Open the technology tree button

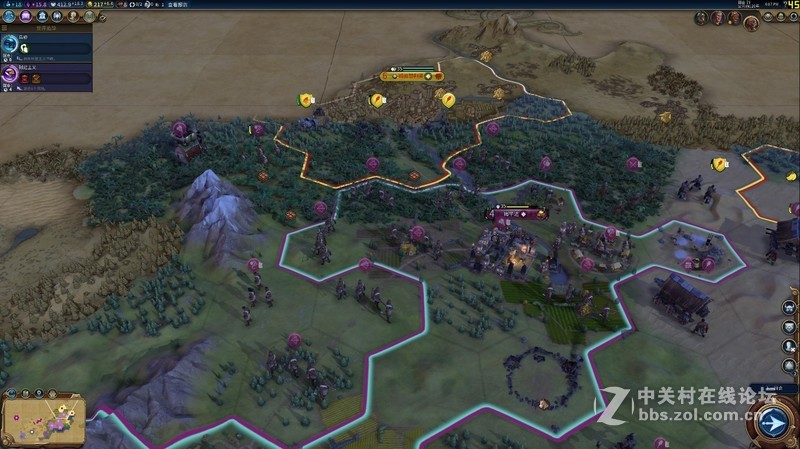(x=10, y=18)
